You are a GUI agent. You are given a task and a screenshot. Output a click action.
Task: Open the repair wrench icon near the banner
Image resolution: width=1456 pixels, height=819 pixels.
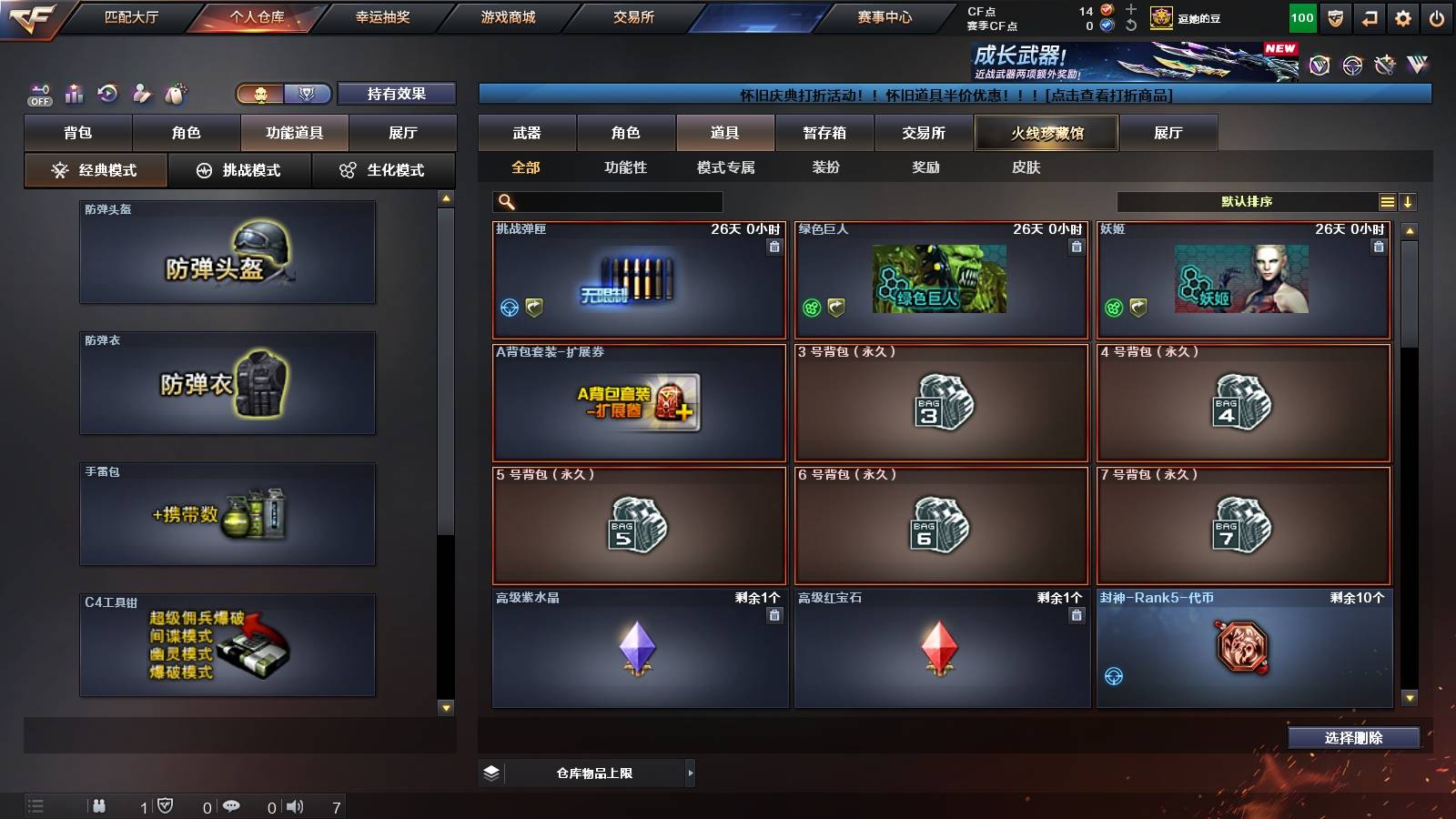pyautogui.click(x=1385, y=64)
